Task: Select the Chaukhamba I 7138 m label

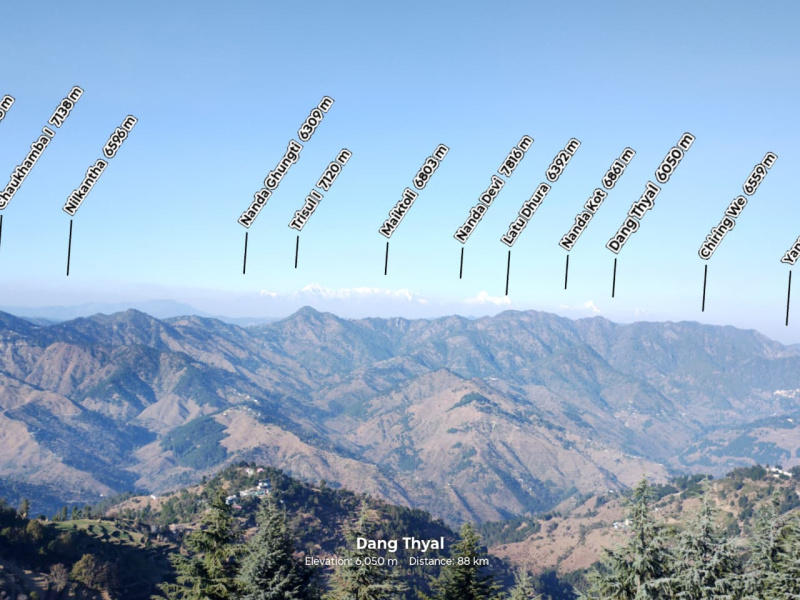Action: click(40, 148)
